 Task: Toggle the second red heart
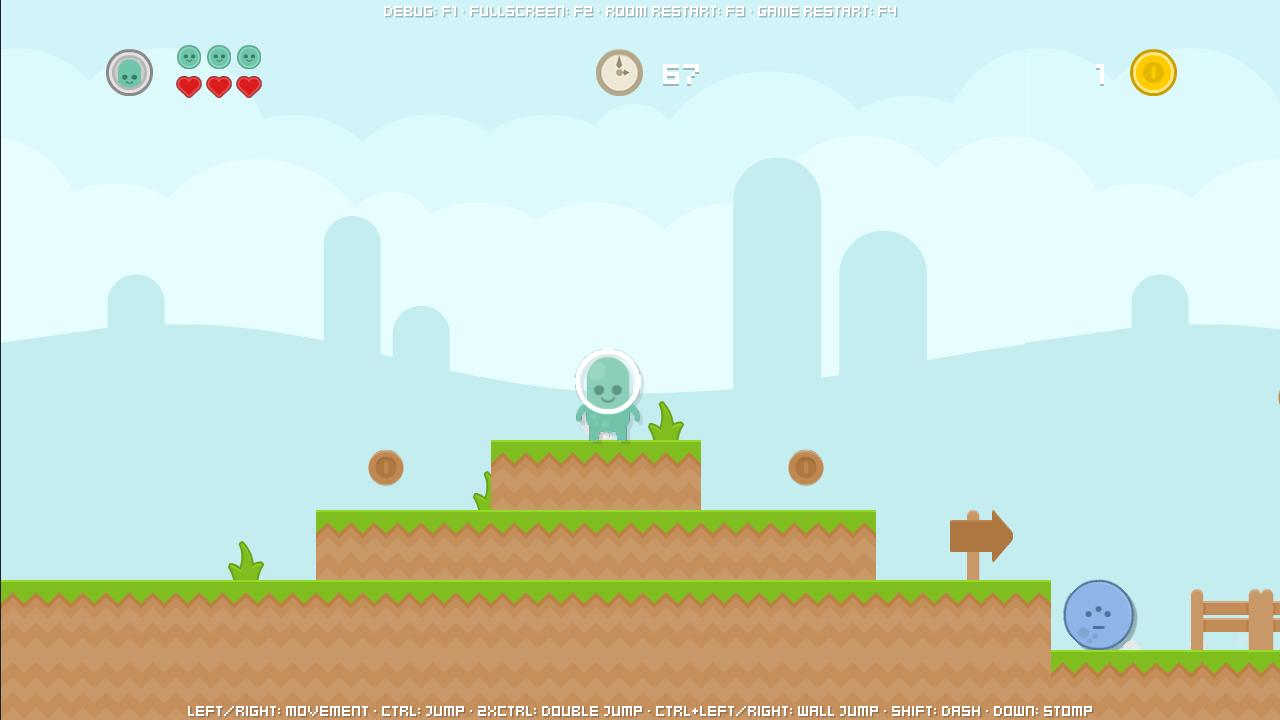point(218,87)
